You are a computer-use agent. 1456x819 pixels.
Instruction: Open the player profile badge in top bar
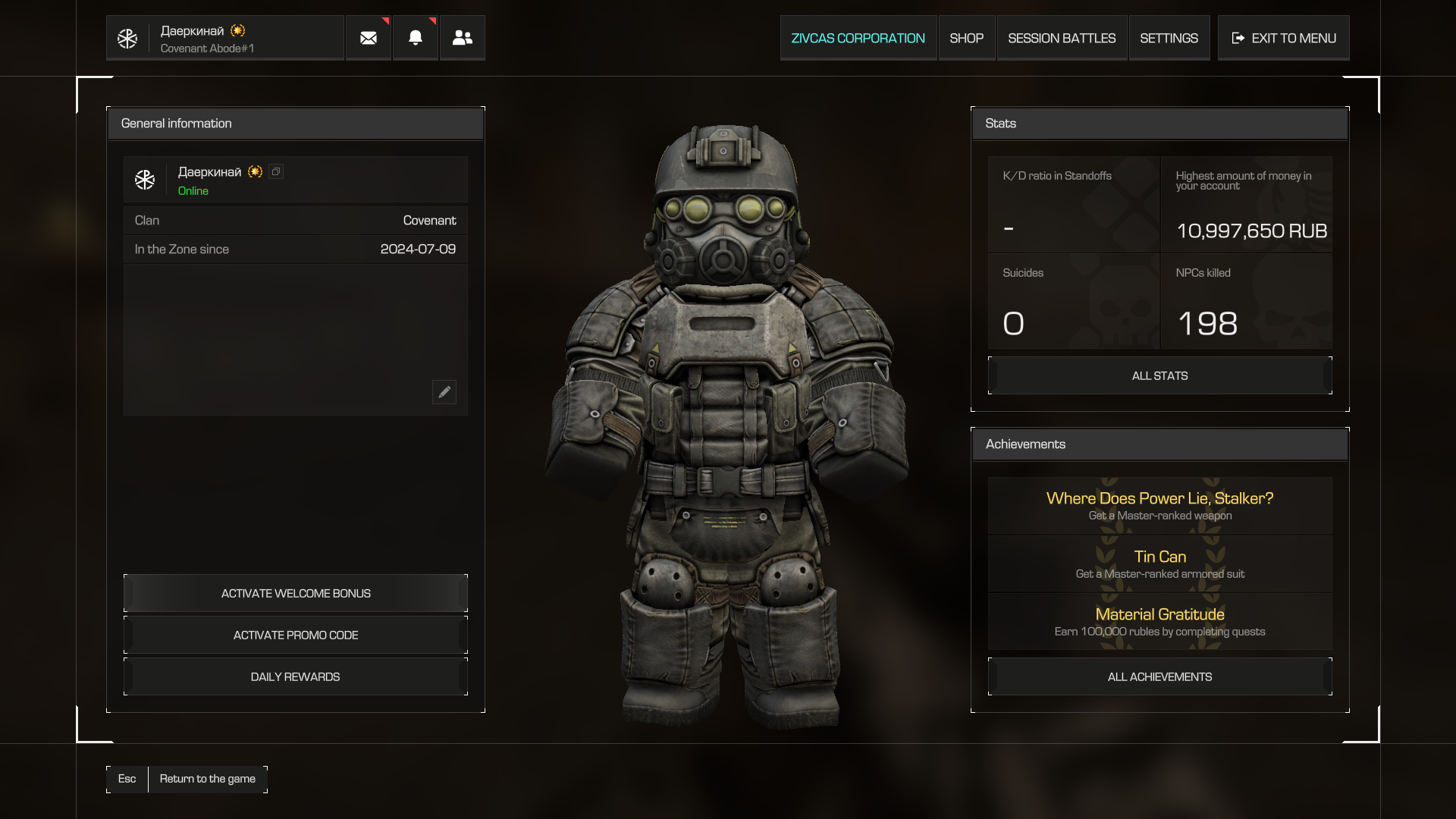point(224,38)
